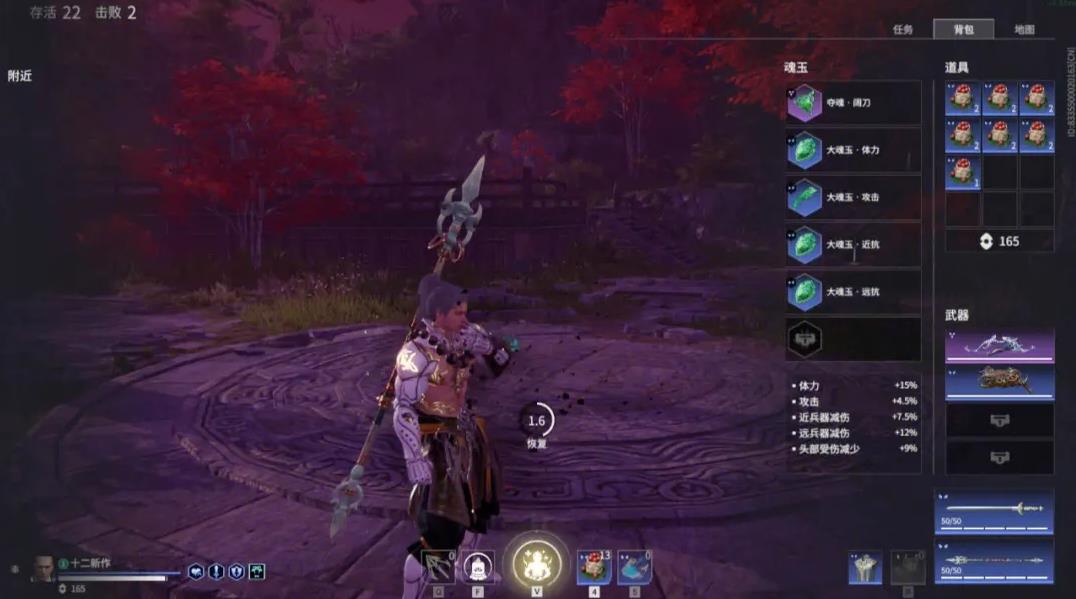Select the item slot with quantity 1

coord(962,172)
